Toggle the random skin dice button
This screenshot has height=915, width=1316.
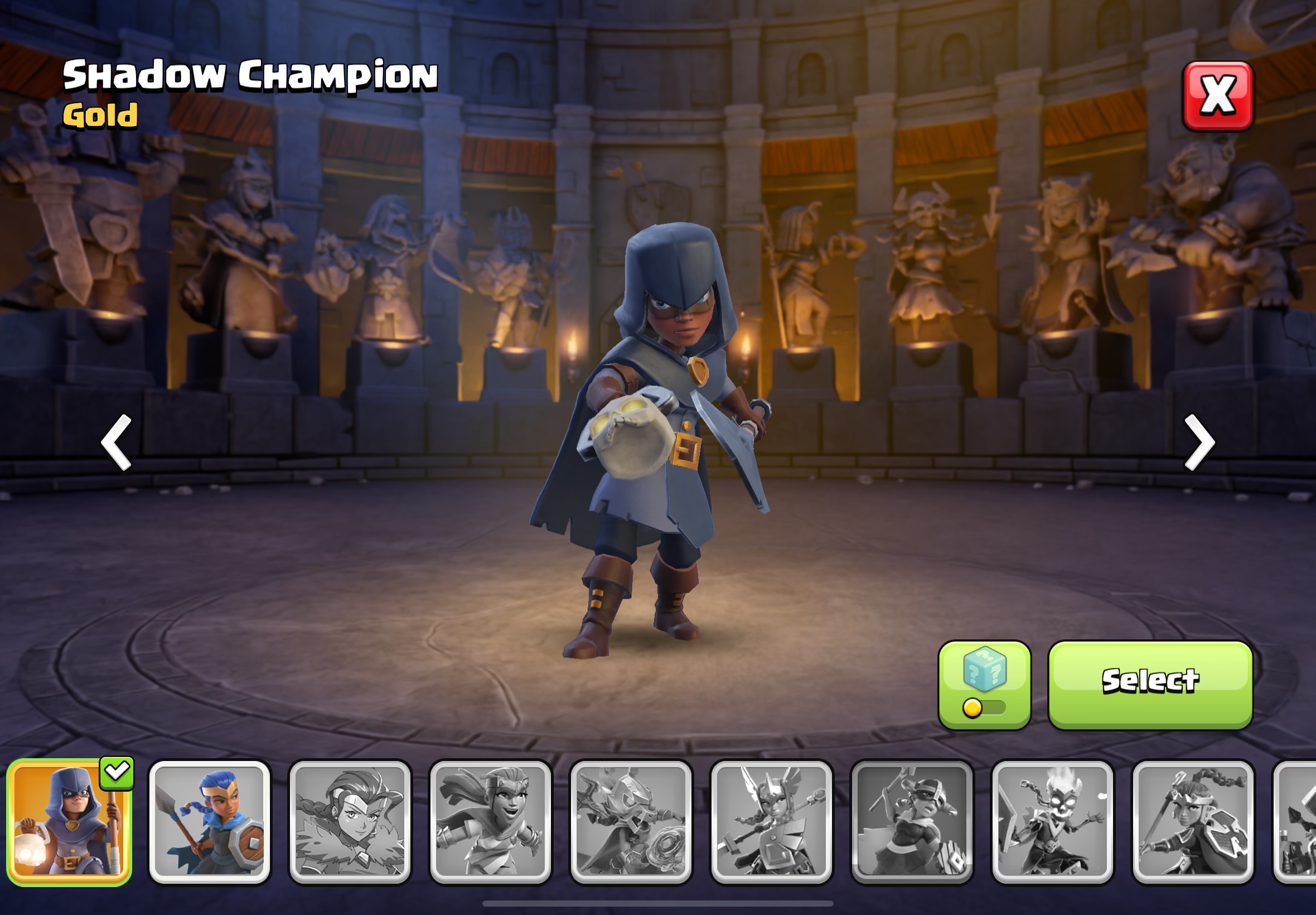tap(984, 685)
